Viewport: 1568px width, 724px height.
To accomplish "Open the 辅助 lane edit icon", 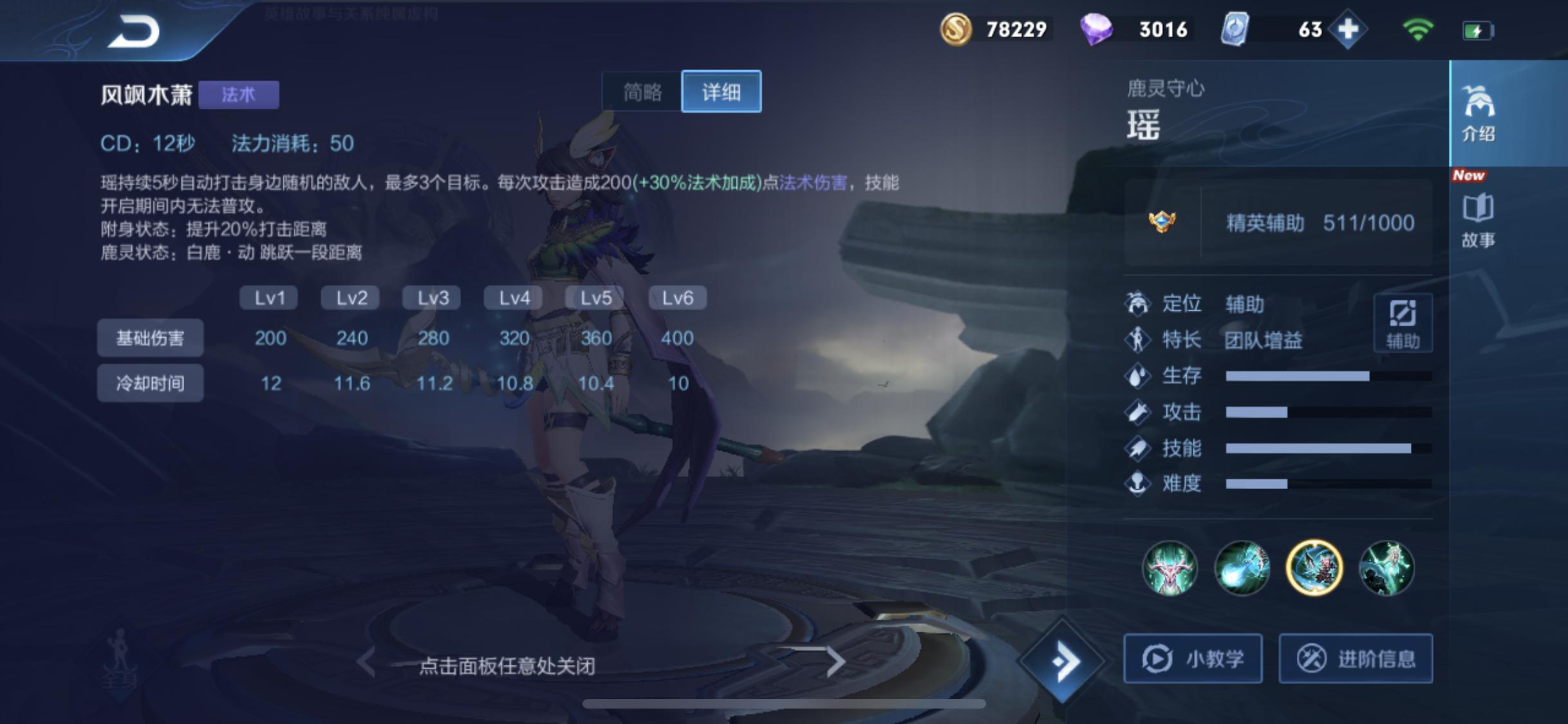I will click(x=1403, y=323).
